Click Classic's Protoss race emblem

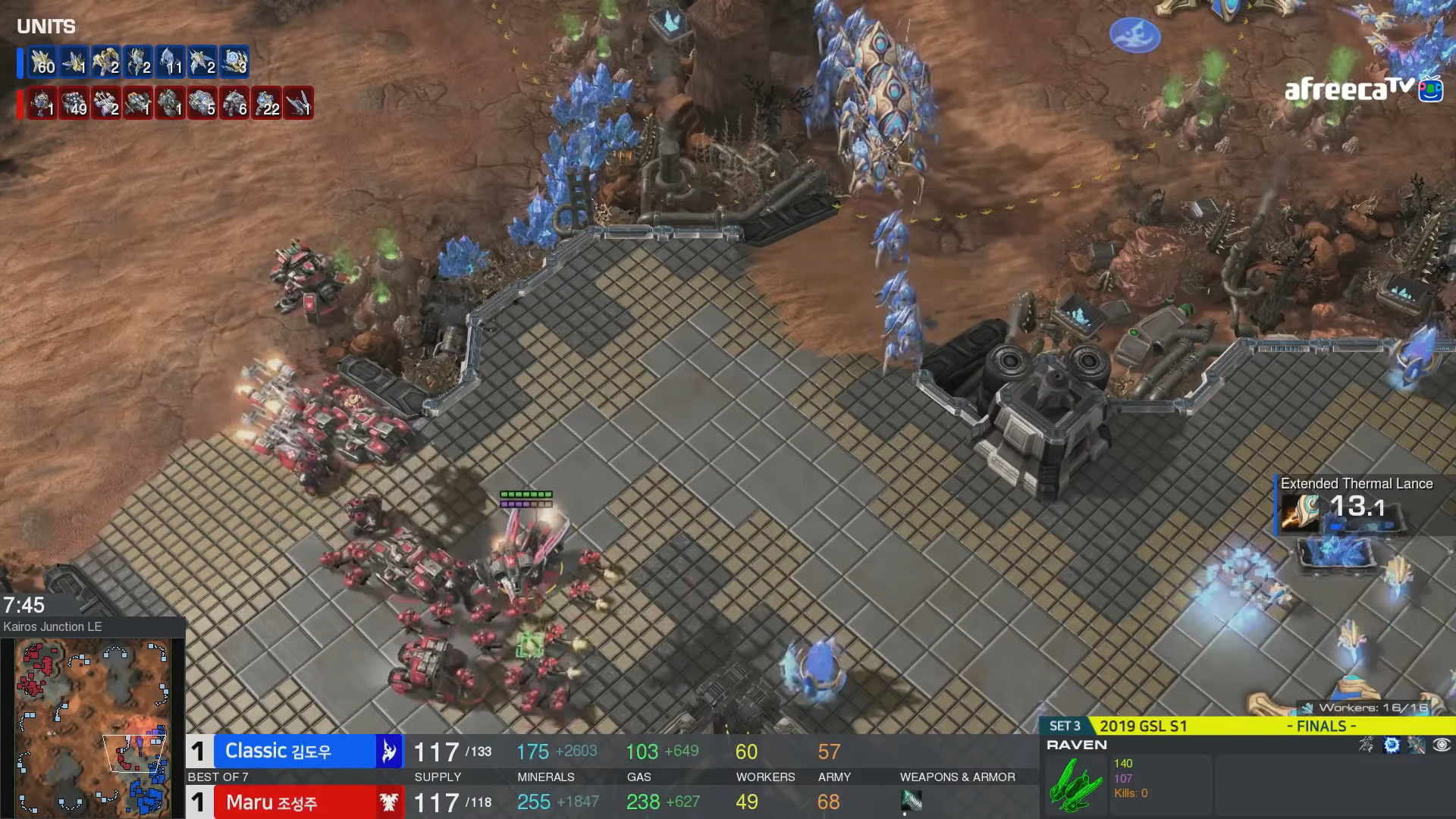[x=389, y=751]
